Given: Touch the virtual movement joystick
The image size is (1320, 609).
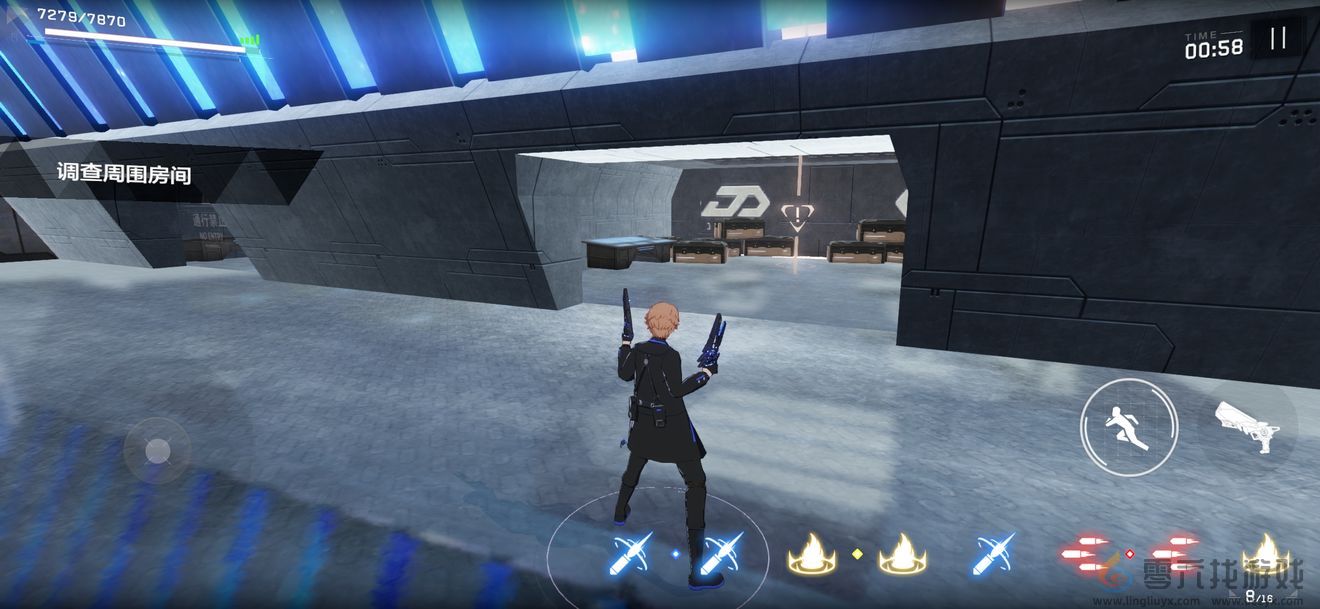Looking at the screenshot, I should click(x=157, y=451).
